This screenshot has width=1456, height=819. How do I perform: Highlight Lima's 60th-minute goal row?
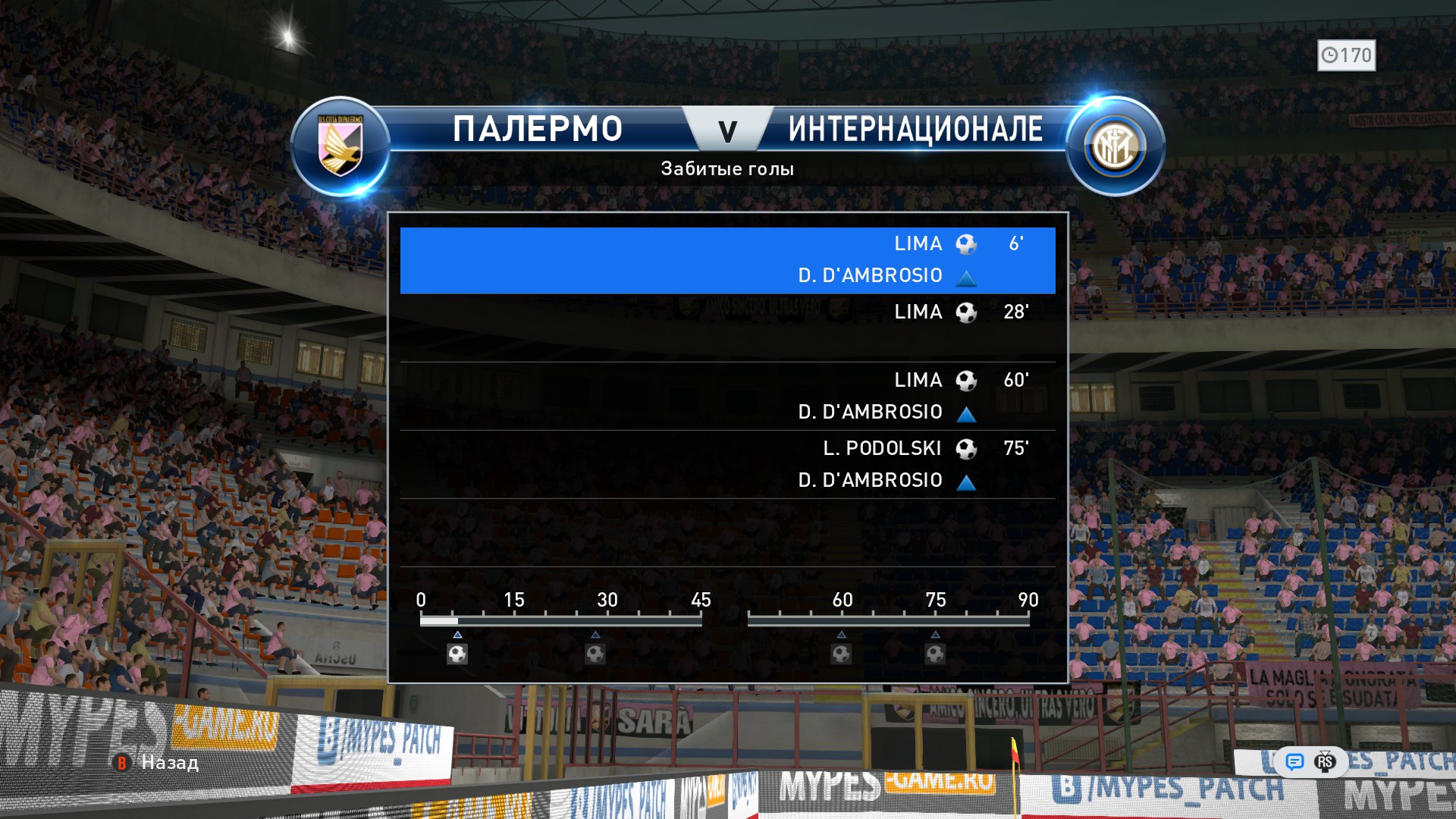click(x=727, y=396)
